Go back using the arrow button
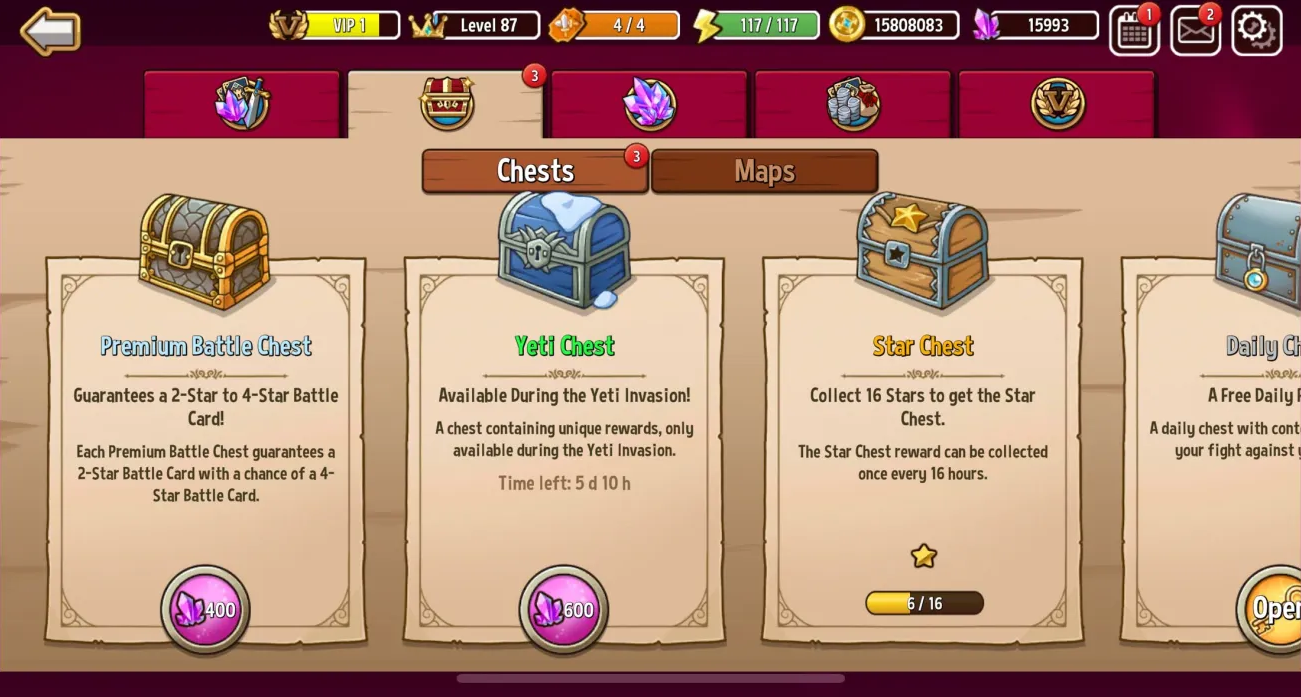 tap(50, 30)
